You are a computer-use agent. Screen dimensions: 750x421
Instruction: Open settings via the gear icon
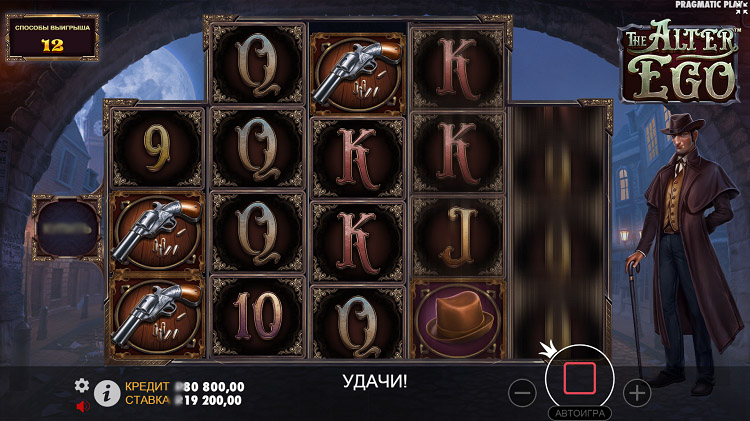pos(82,385)
